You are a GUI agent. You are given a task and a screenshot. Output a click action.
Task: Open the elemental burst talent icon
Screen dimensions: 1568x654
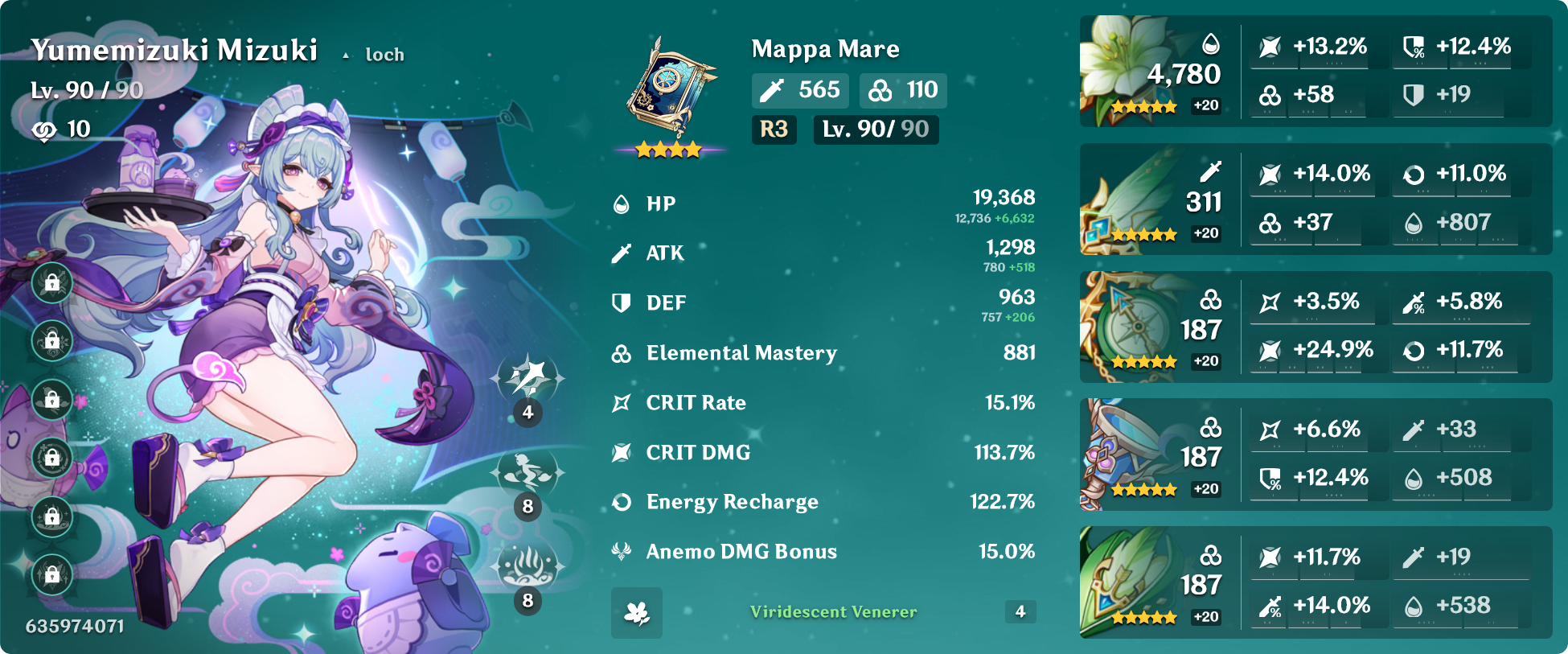click(x=527, y=566)
